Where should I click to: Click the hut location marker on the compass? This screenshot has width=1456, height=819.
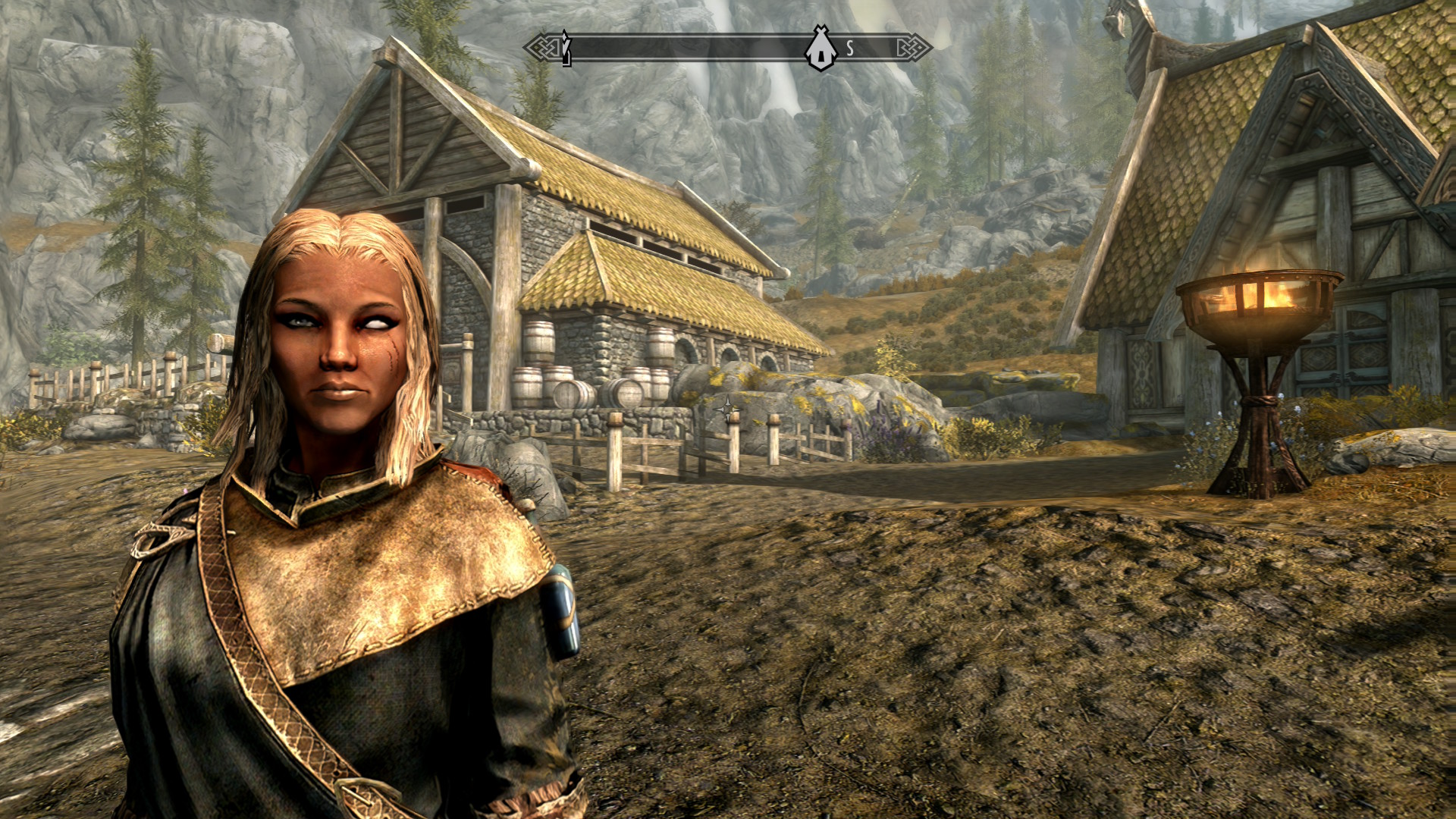coord(821,49)
